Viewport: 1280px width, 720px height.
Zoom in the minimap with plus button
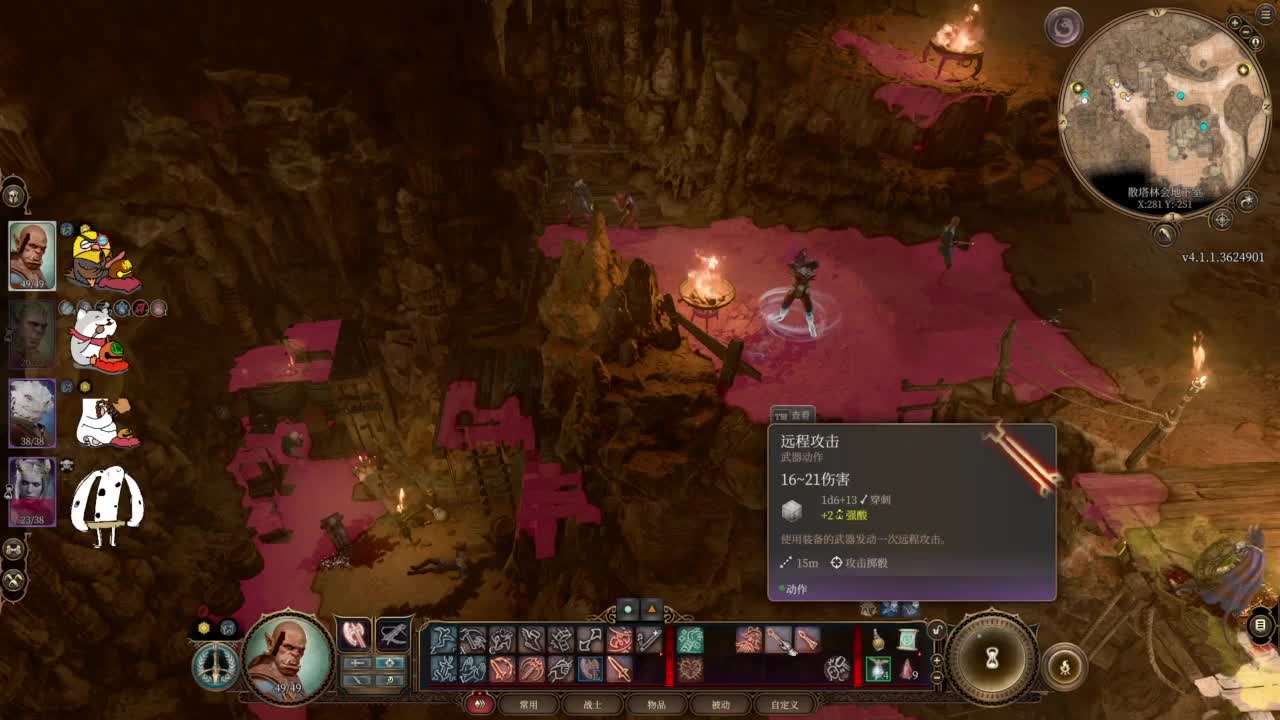pyautogui.click(x=1236, y=22)
